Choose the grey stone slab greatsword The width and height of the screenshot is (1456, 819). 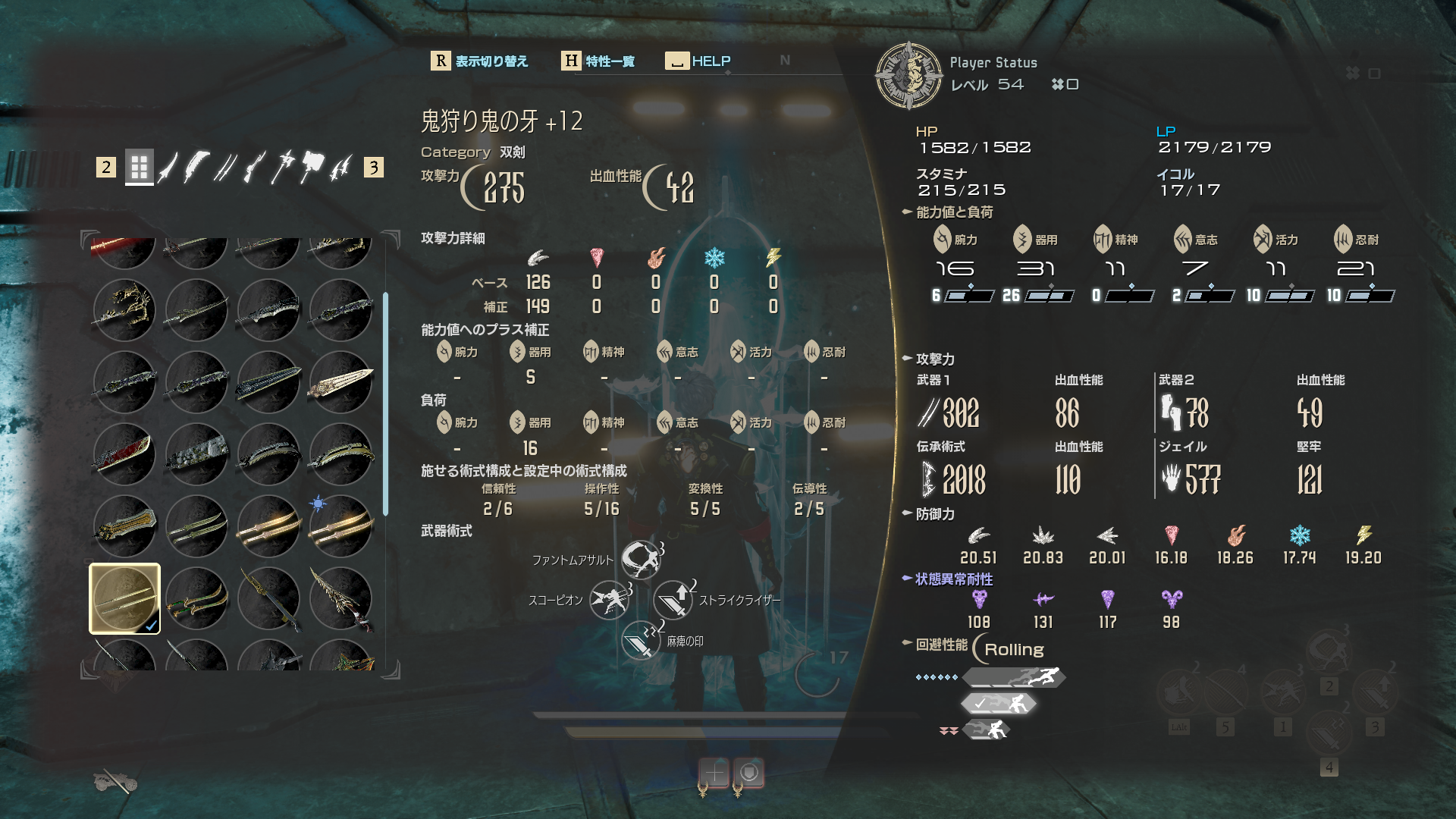pyautogui.click(x=197, y=453)
